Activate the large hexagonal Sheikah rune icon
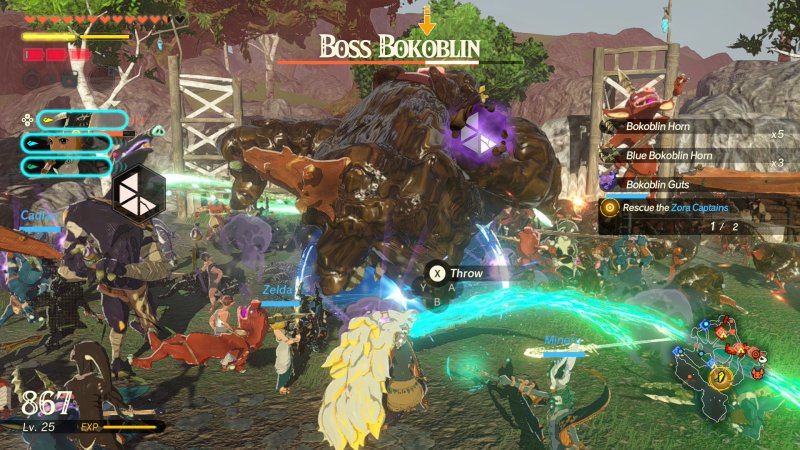 (137, 194)
